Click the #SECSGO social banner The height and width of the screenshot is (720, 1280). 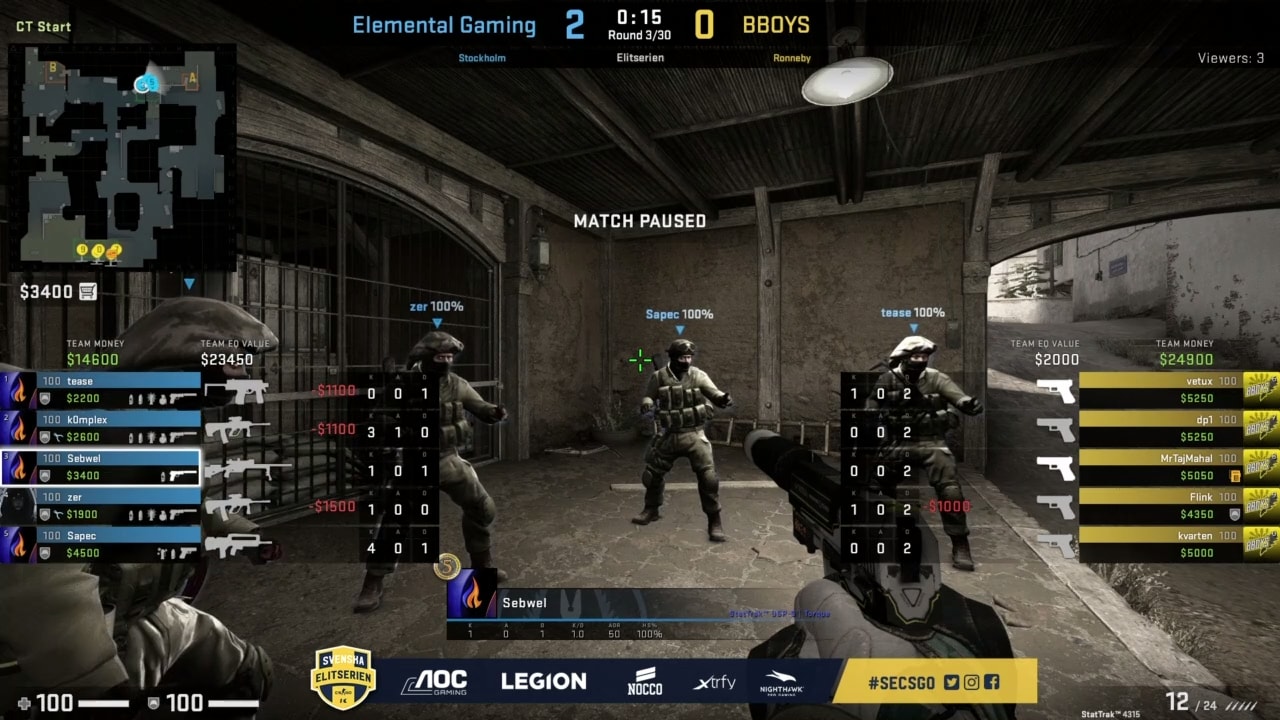(x=934, y=682)
